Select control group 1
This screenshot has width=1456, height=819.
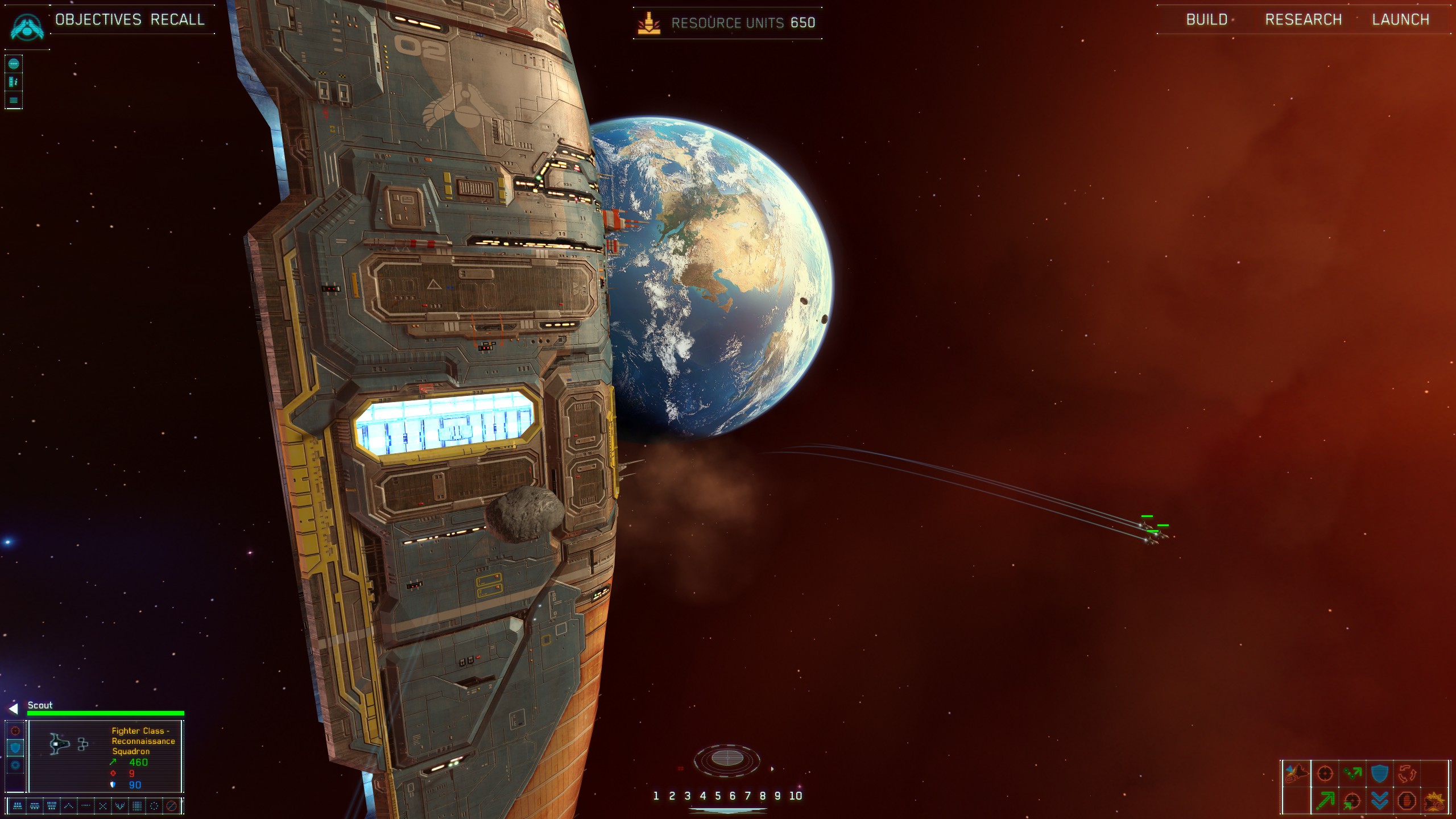point(656,796)
